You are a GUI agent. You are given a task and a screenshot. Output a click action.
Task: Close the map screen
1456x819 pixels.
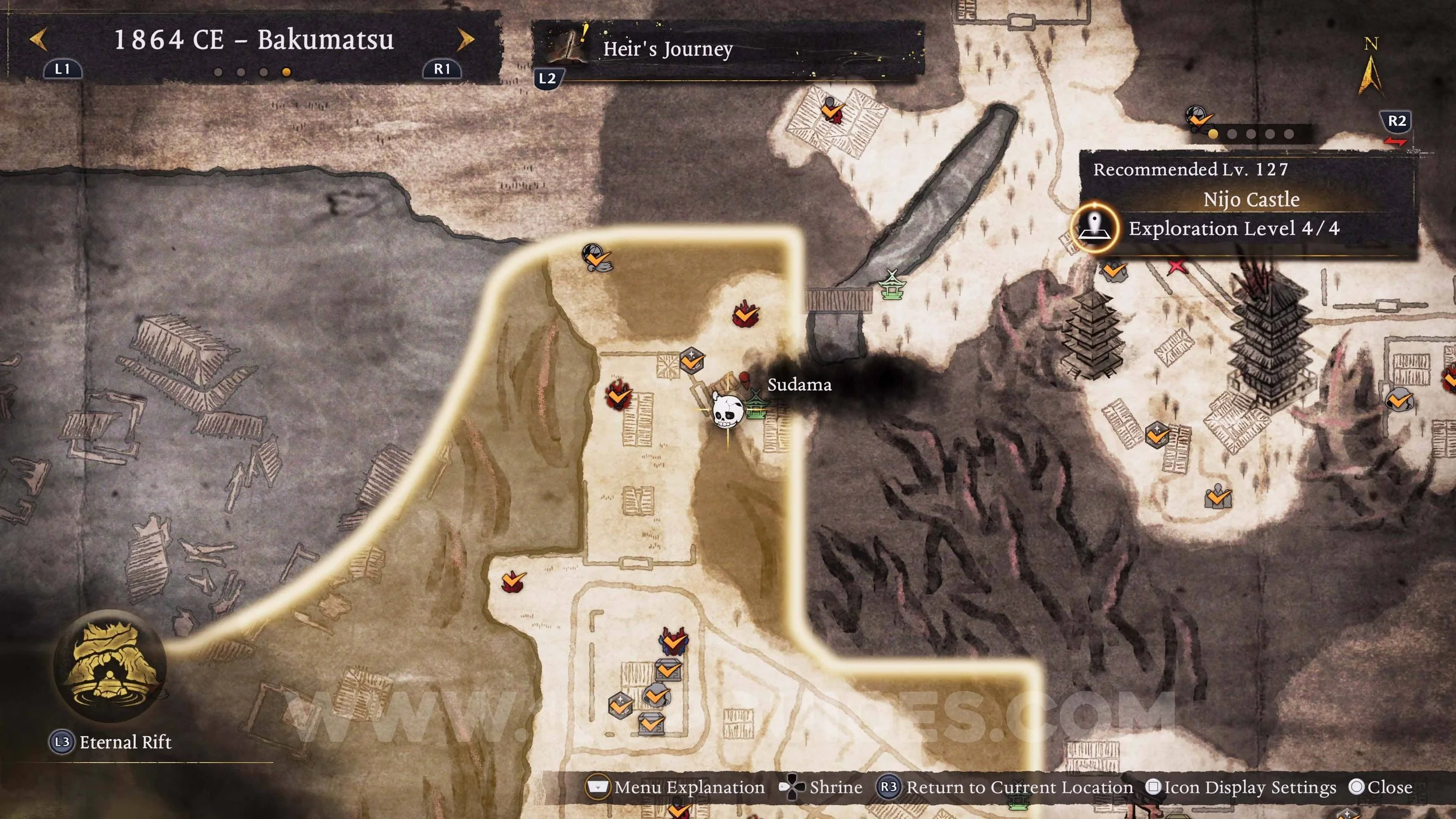click(x=1381, y=788)
